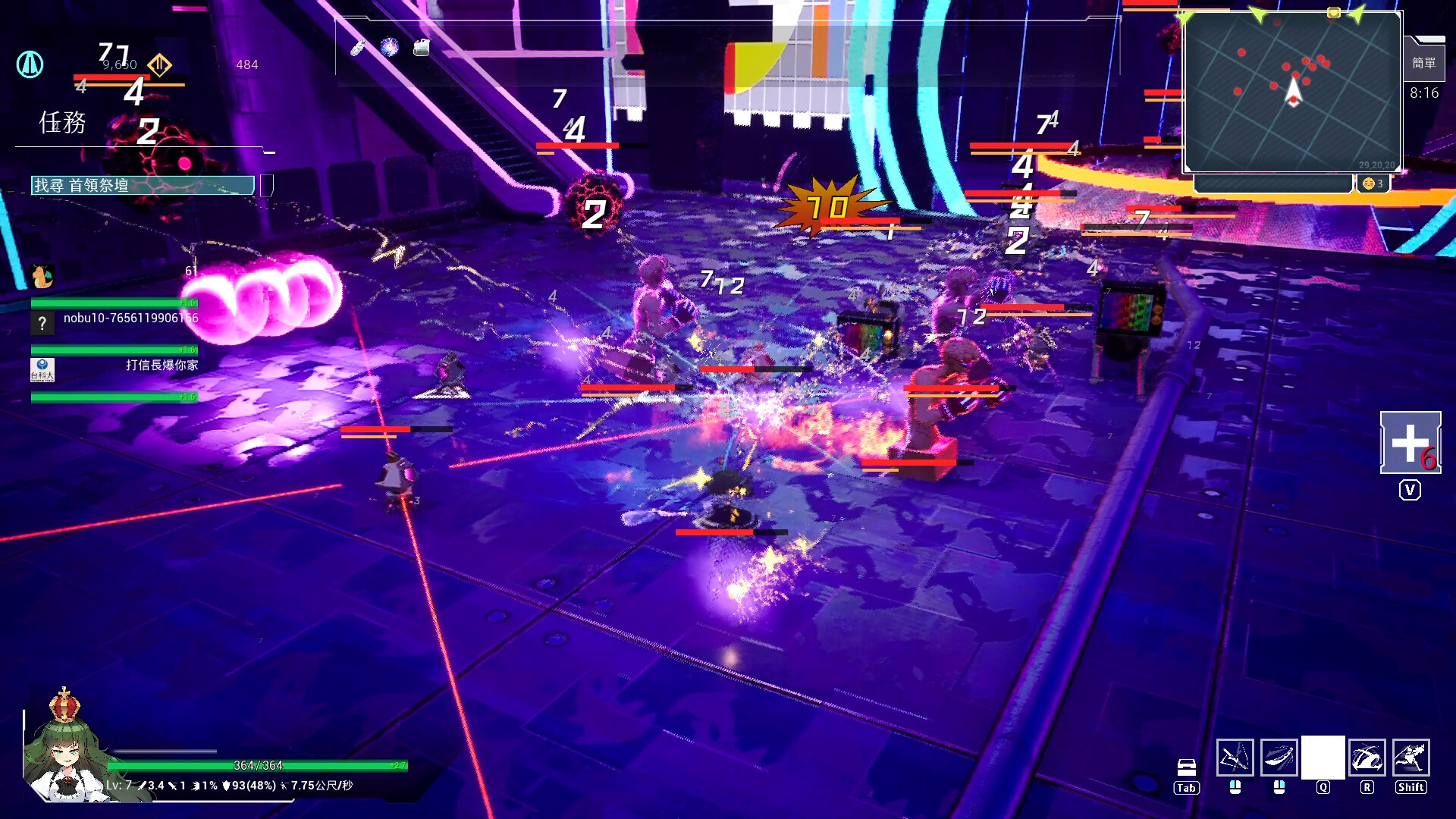Click the syringe buff icon at top center

click(x=358, y=48)
